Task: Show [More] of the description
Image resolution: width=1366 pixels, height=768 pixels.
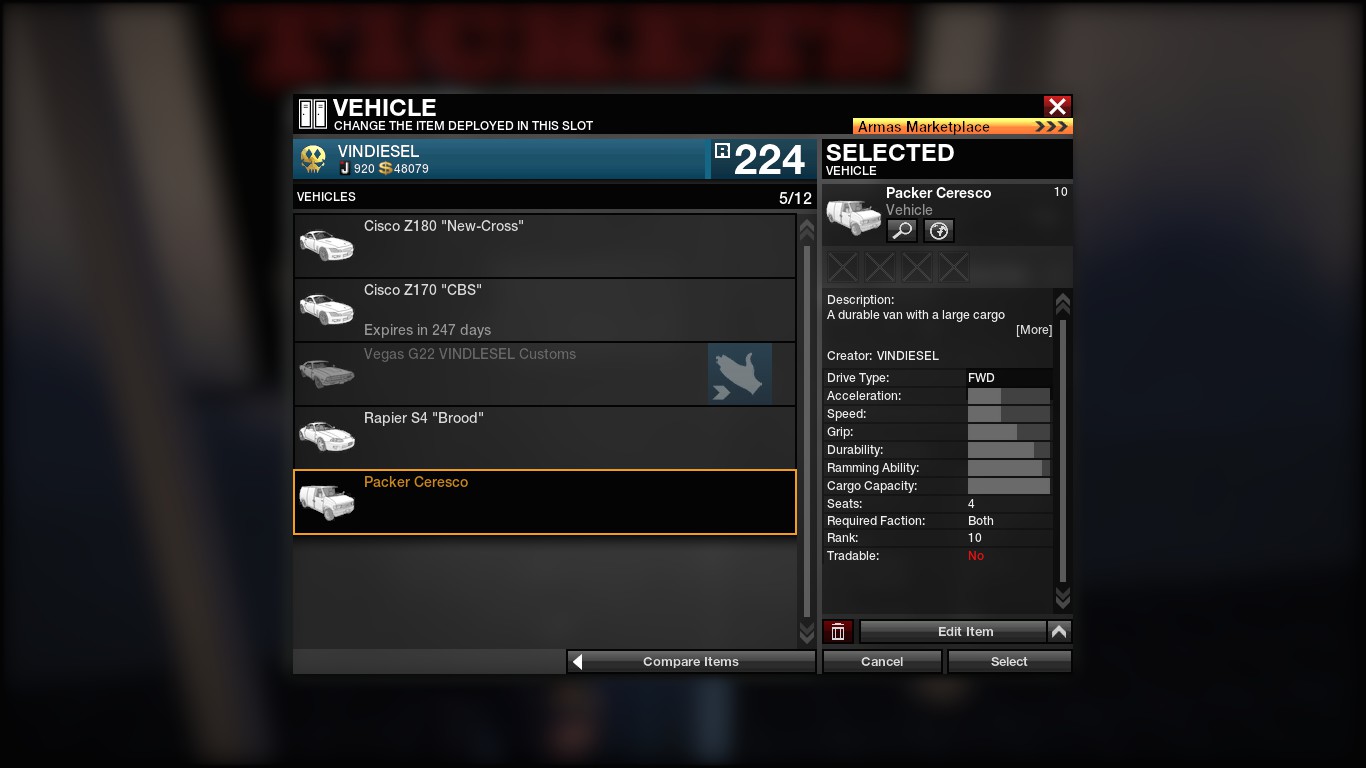Action: (1033, 330)
